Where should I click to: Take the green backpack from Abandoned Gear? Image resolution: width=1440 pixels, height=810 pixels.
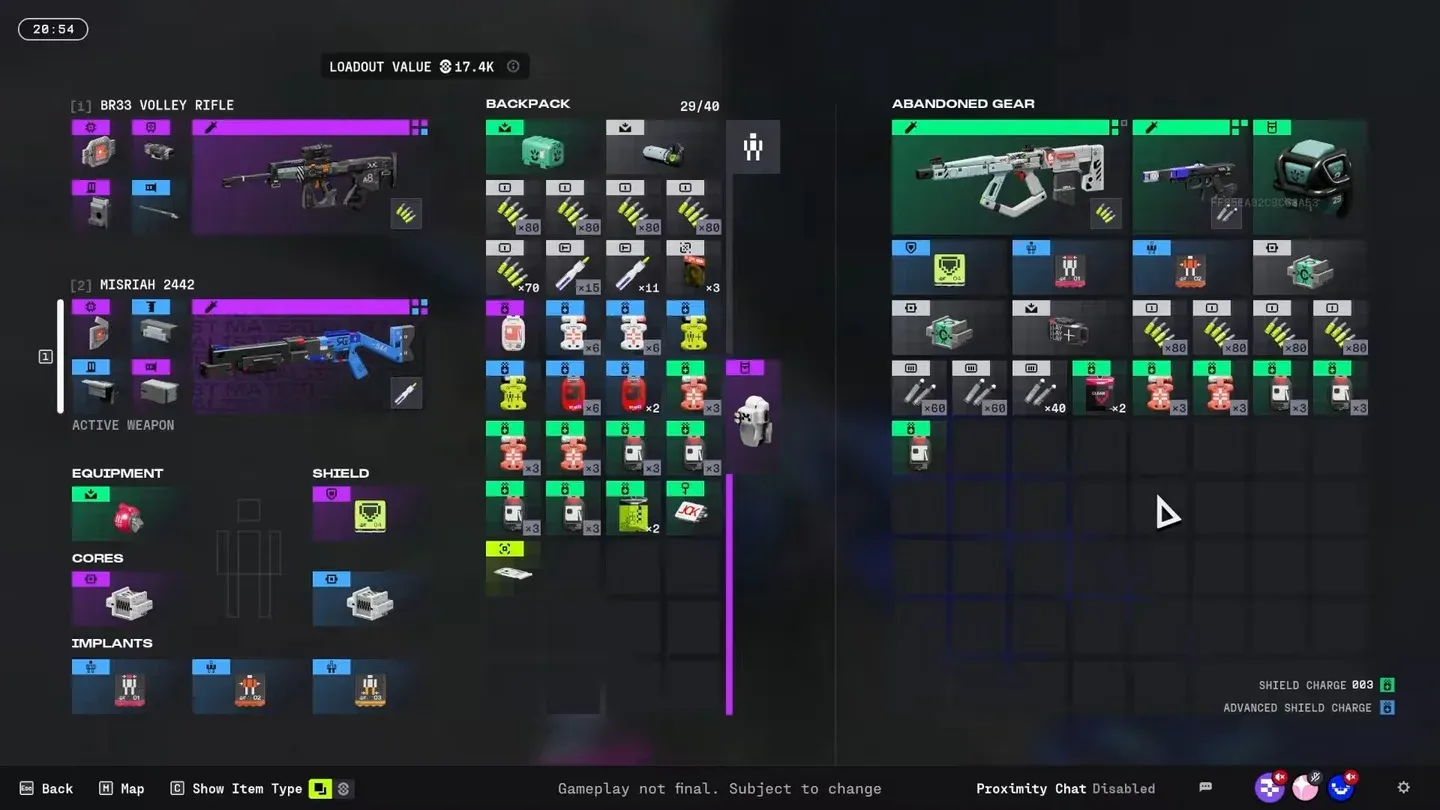(1310, 178)
